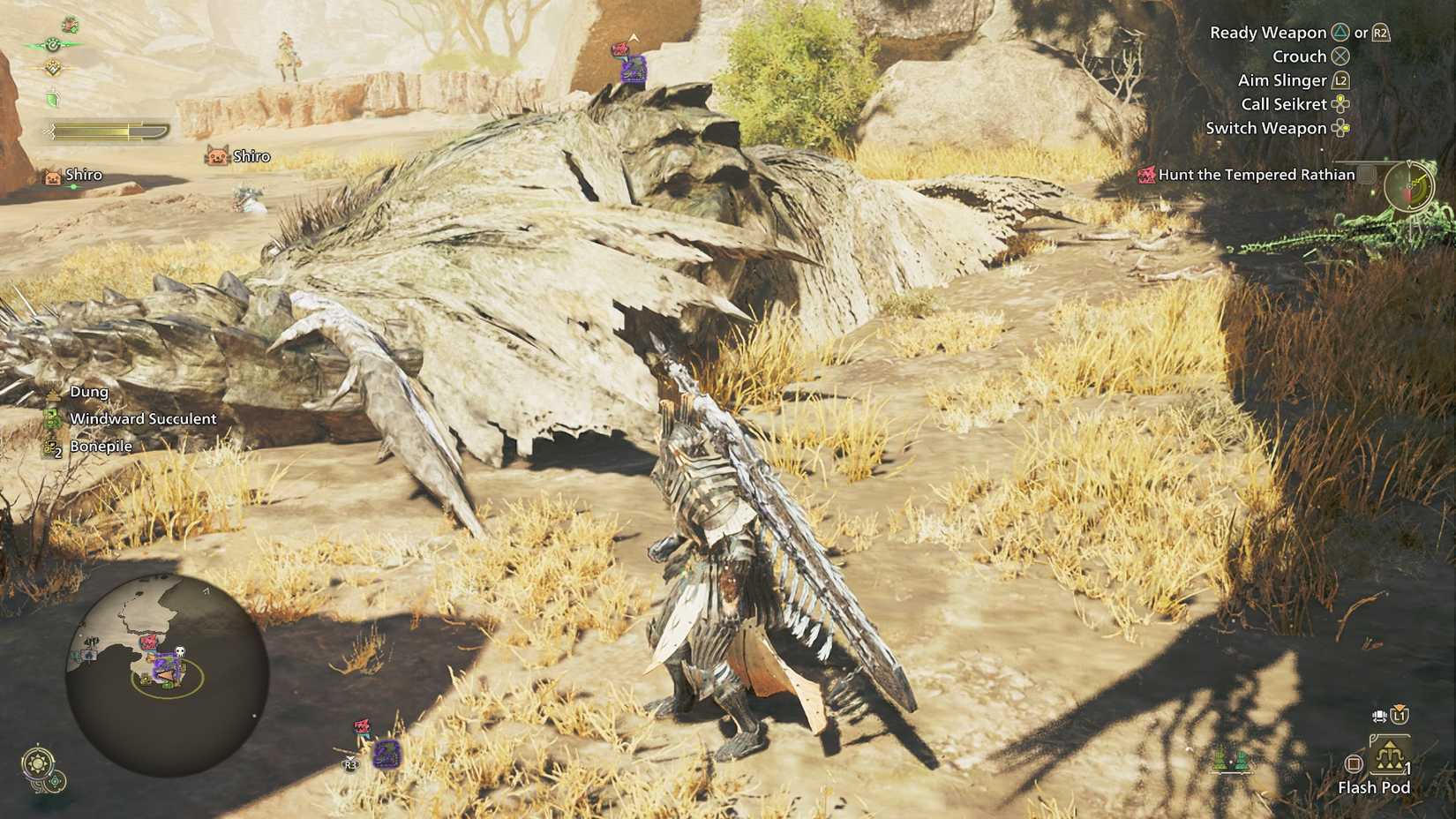This screenshot has width=1456, height=819.
Task: Select the Flash Pod item slot icon
Action: pyautogui.click(x=1389, y=754)
